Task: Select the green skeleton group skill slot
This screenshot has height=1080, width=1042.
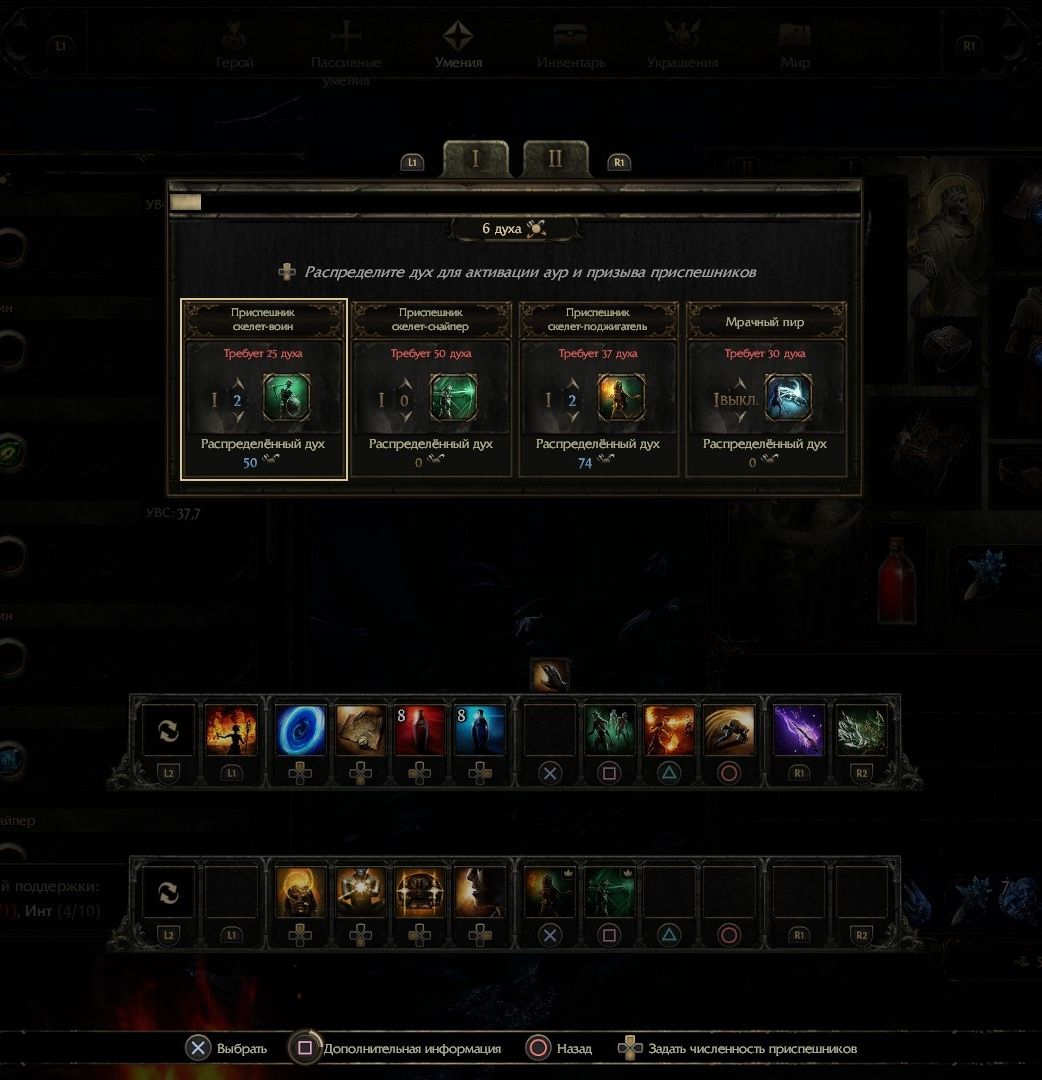Action: (x=609, y=730)
